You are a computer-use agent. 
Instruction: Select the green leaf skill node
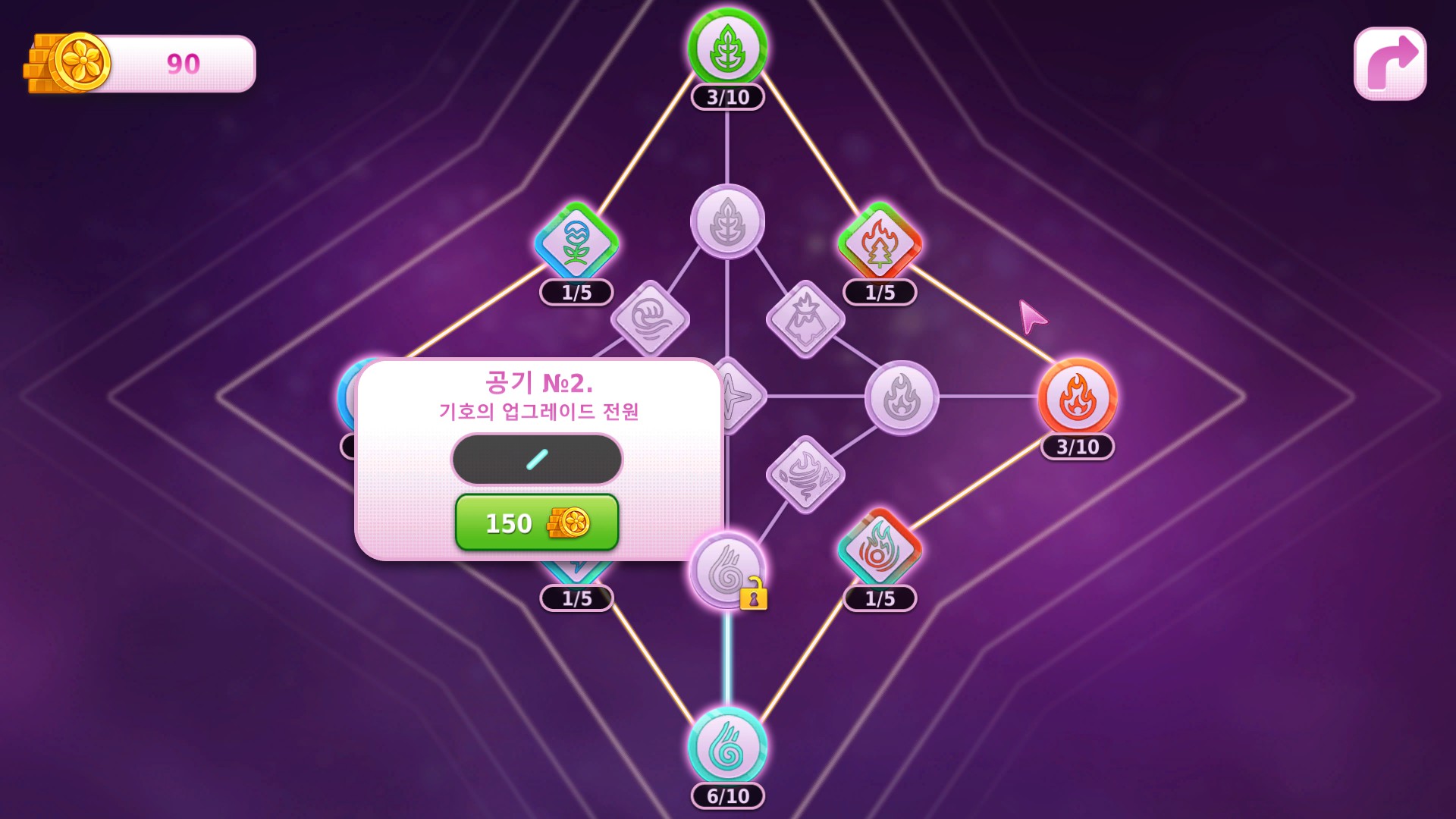click(x=729, y=47)
